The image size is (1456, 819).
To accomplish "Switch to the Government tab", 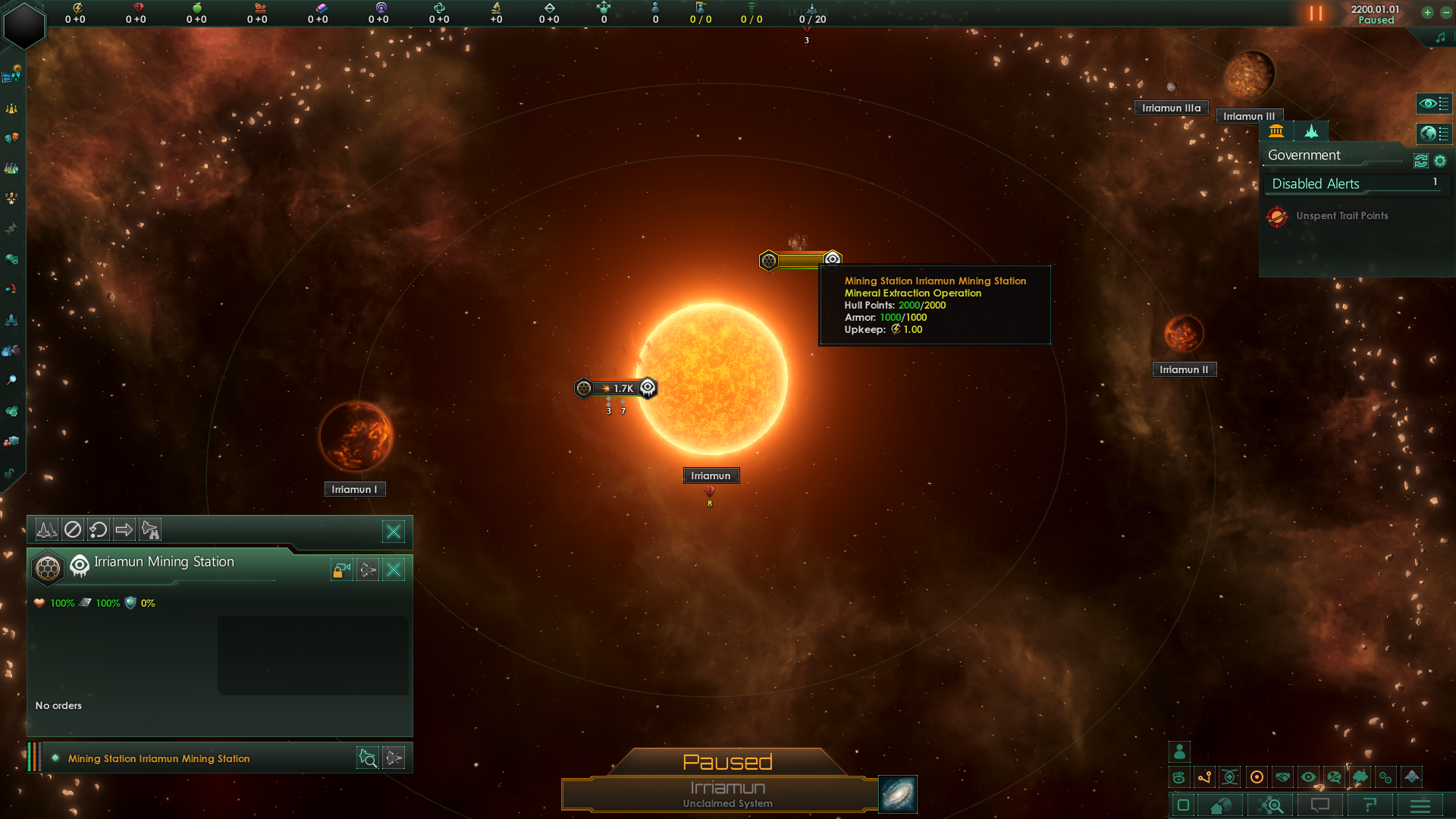I will (1277, 131).
